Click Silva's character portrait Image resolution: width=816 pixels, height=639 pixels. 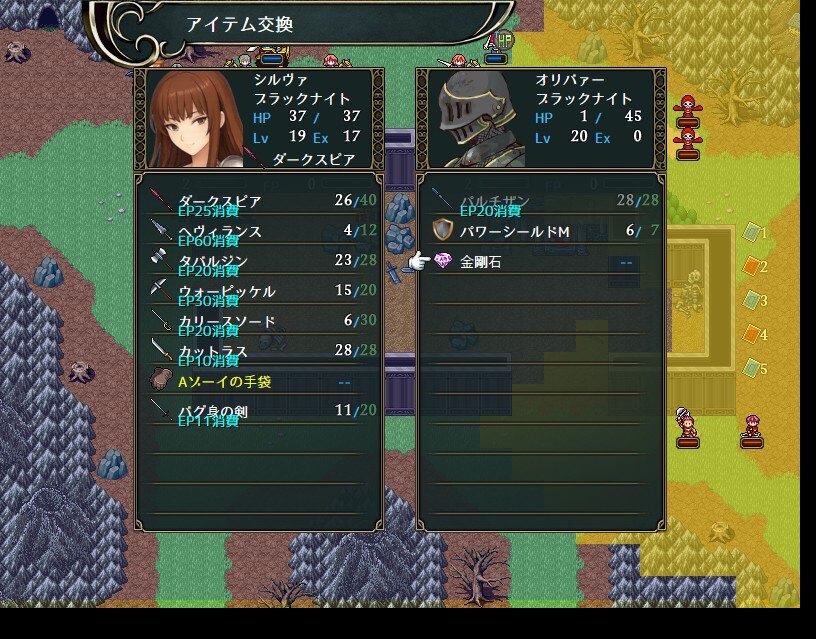pyautogui.click(x=194, y=120)
